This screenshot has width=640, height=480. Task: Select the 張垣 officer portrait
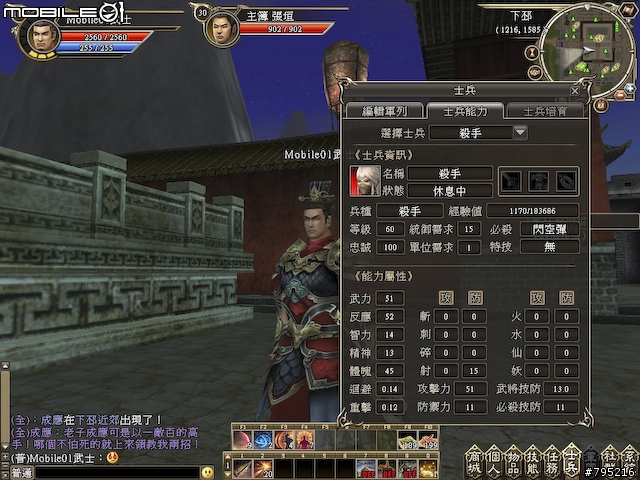tap(221, 28)
